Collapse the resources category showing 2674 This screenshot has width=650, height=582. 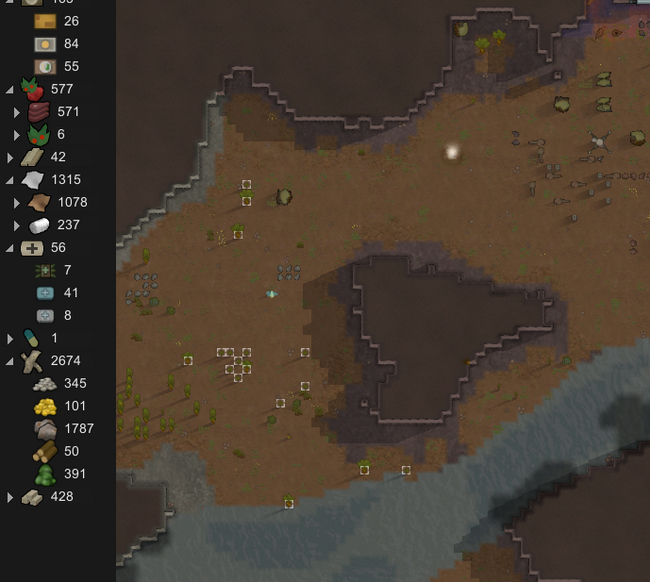[x=10, y=361]
